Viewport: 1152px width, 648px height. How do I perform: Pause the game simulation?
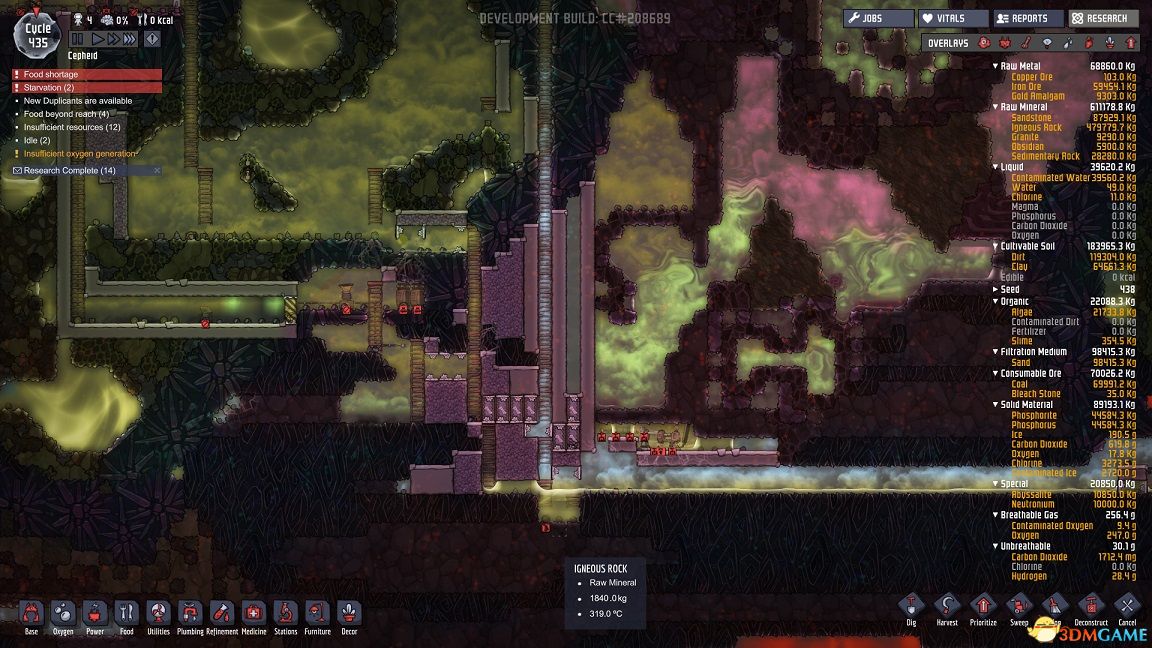point(77,39)
